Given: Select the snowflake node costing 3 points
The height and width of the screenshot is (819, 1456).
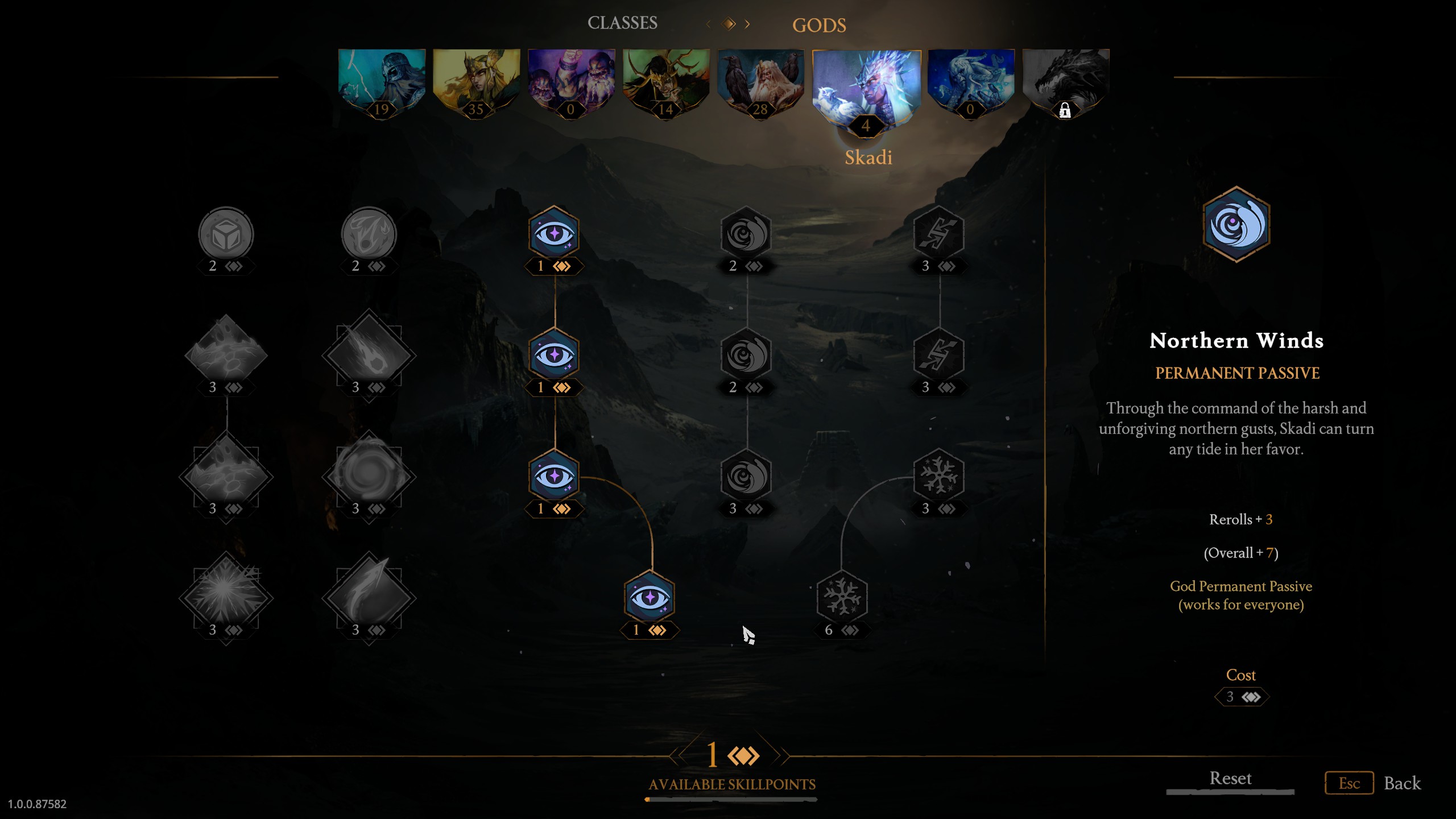Looking at the screenshot, I should (938, 477).
